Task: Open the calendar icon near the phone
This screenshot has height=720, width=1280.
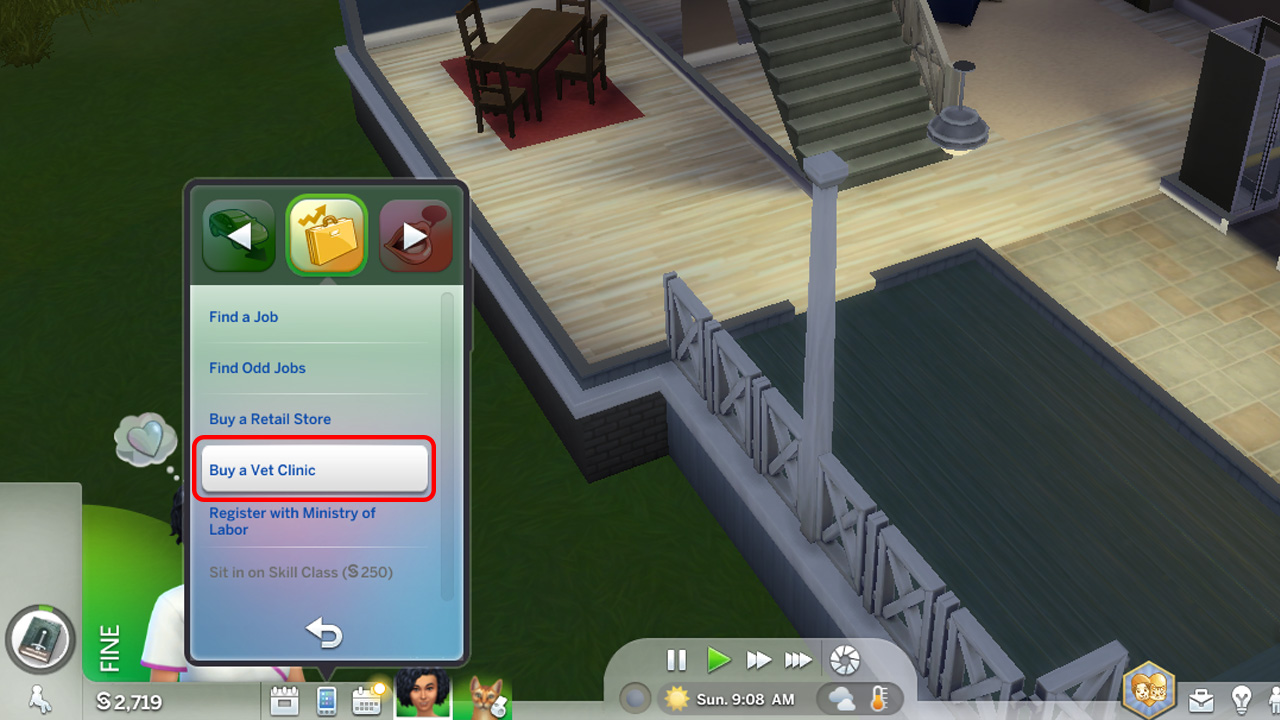Action: [367, 700]
